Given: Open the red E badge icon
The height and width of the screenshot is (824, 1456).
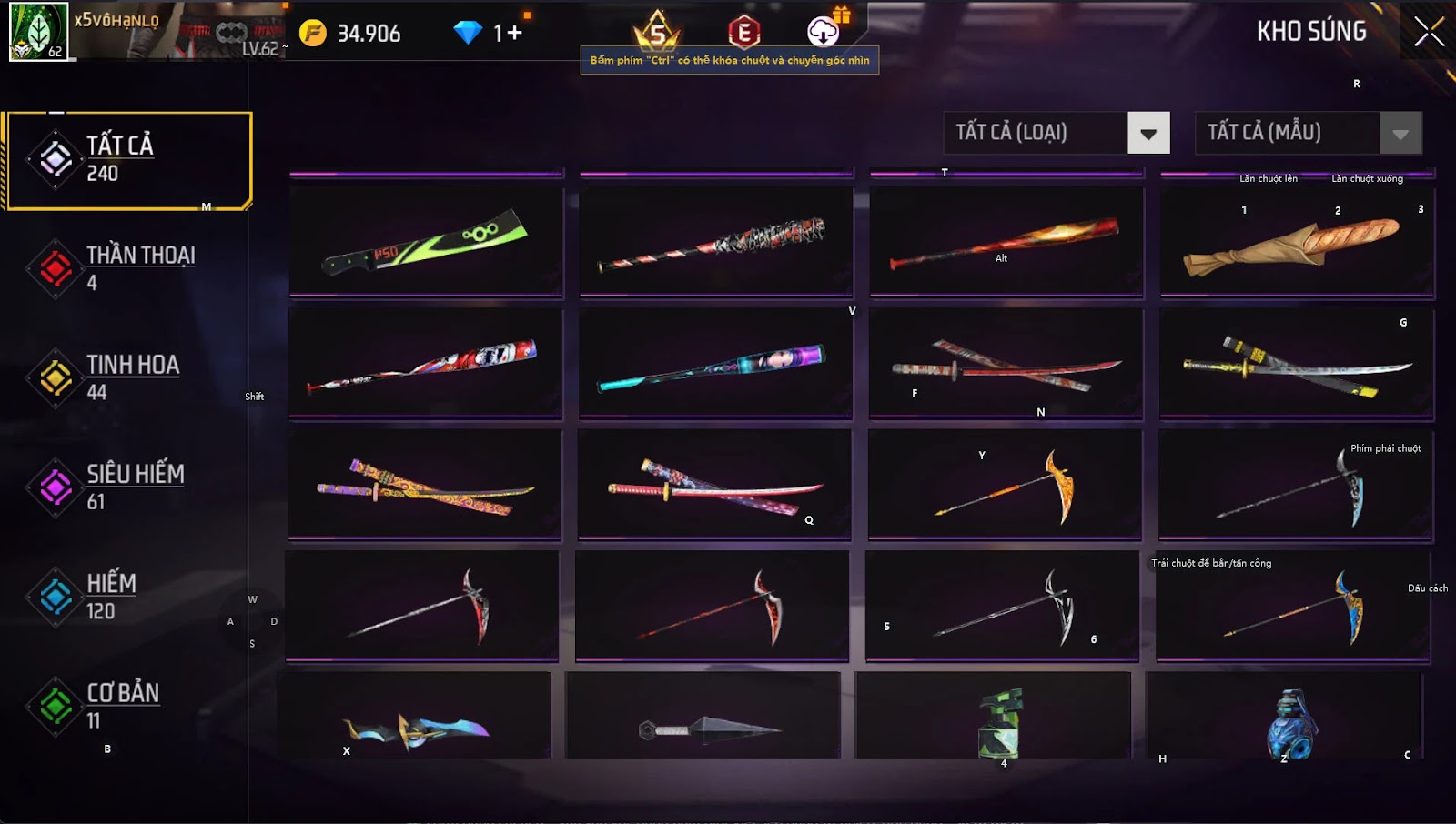Looking at the screenshot, I should (743, 33).
